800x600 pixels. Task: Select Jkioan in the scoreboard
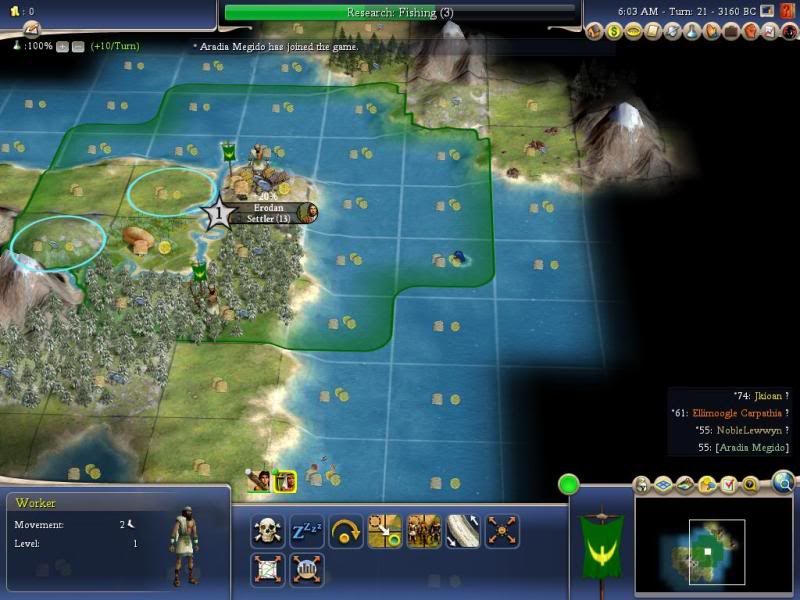(754, 396)
